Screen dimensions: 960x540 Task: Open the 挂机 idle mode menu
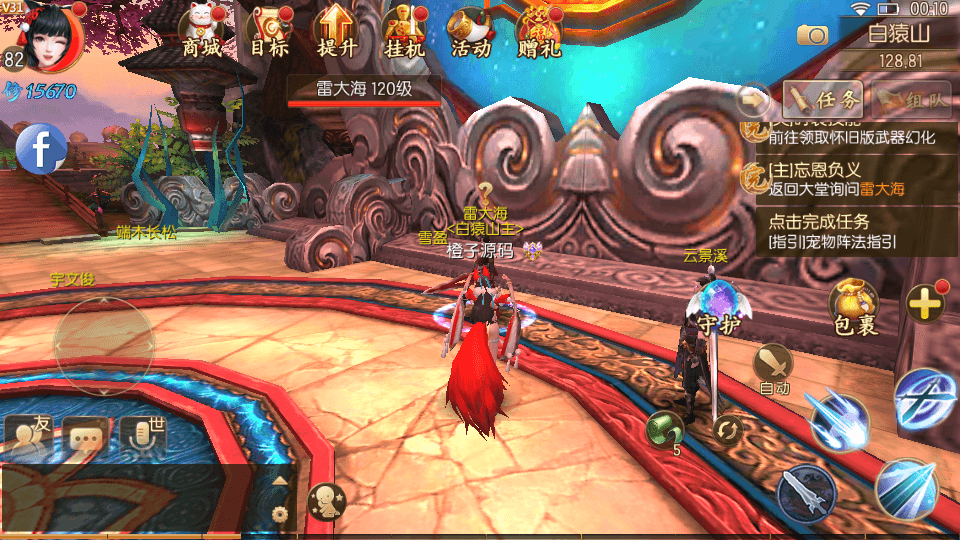click(404, 33)
